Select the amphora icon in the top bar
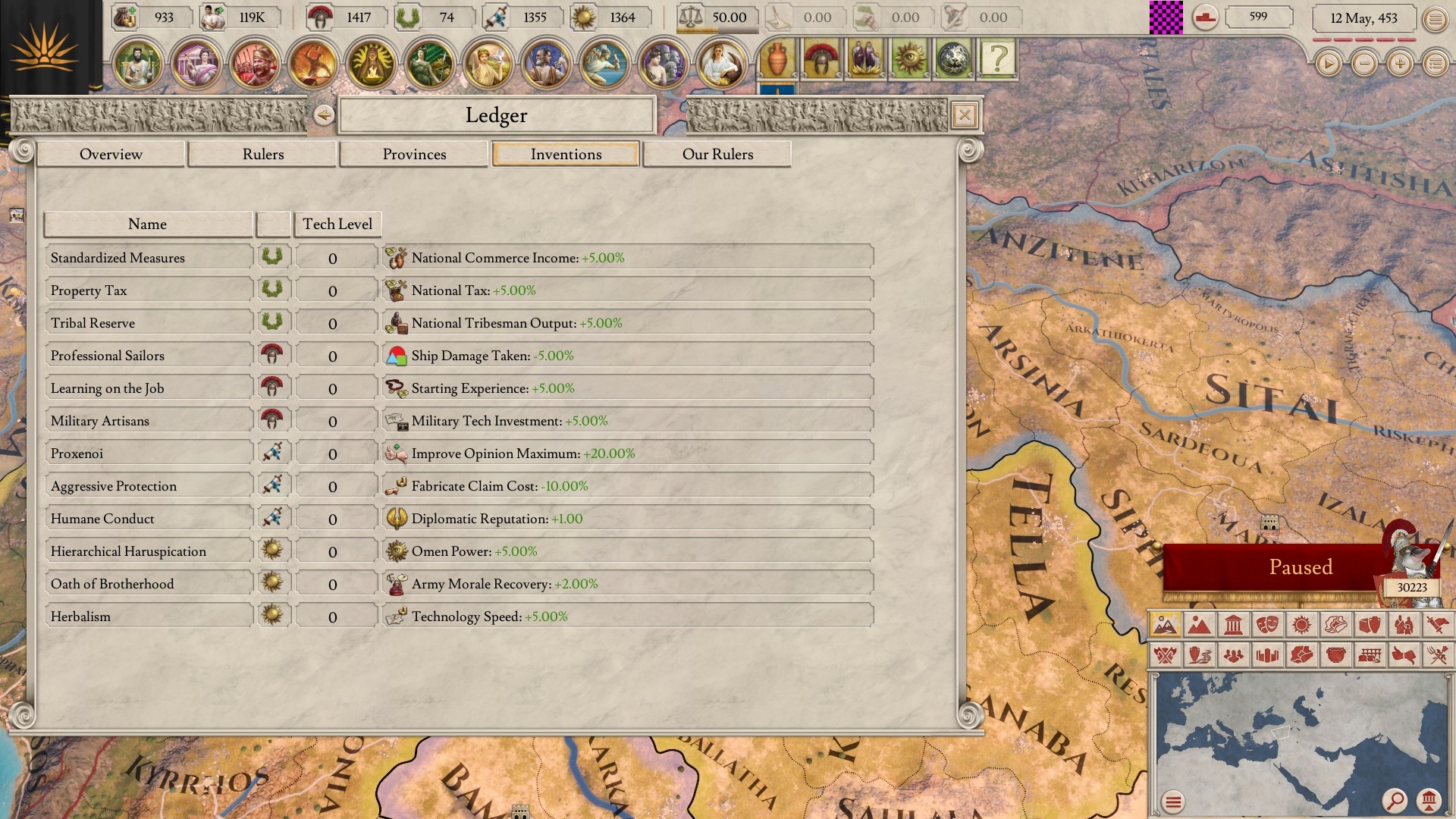Viewport: 1456px width, 819px height. point(777,58)
